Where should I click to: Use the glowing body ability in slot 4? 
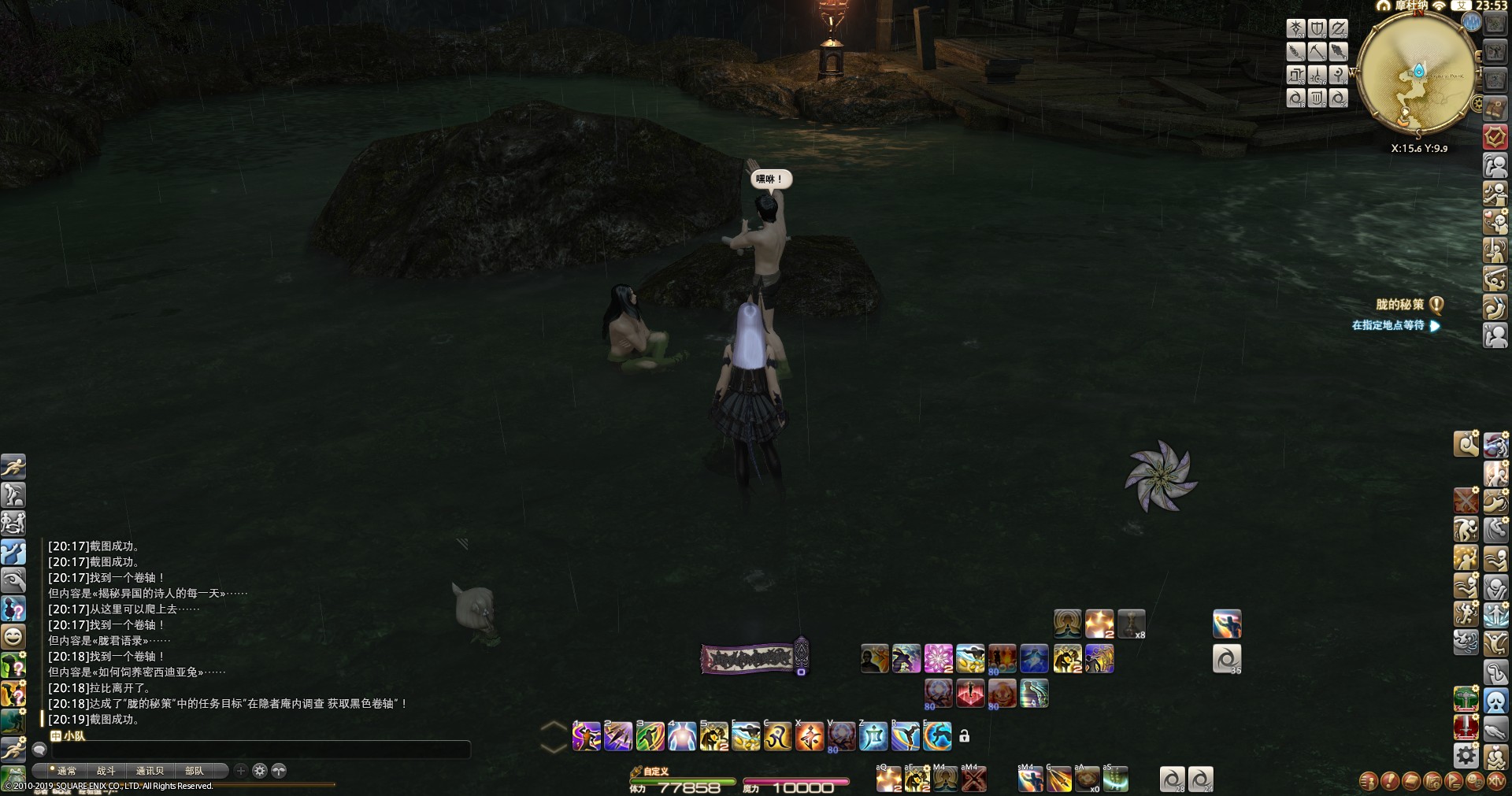[x=682, y=736]
